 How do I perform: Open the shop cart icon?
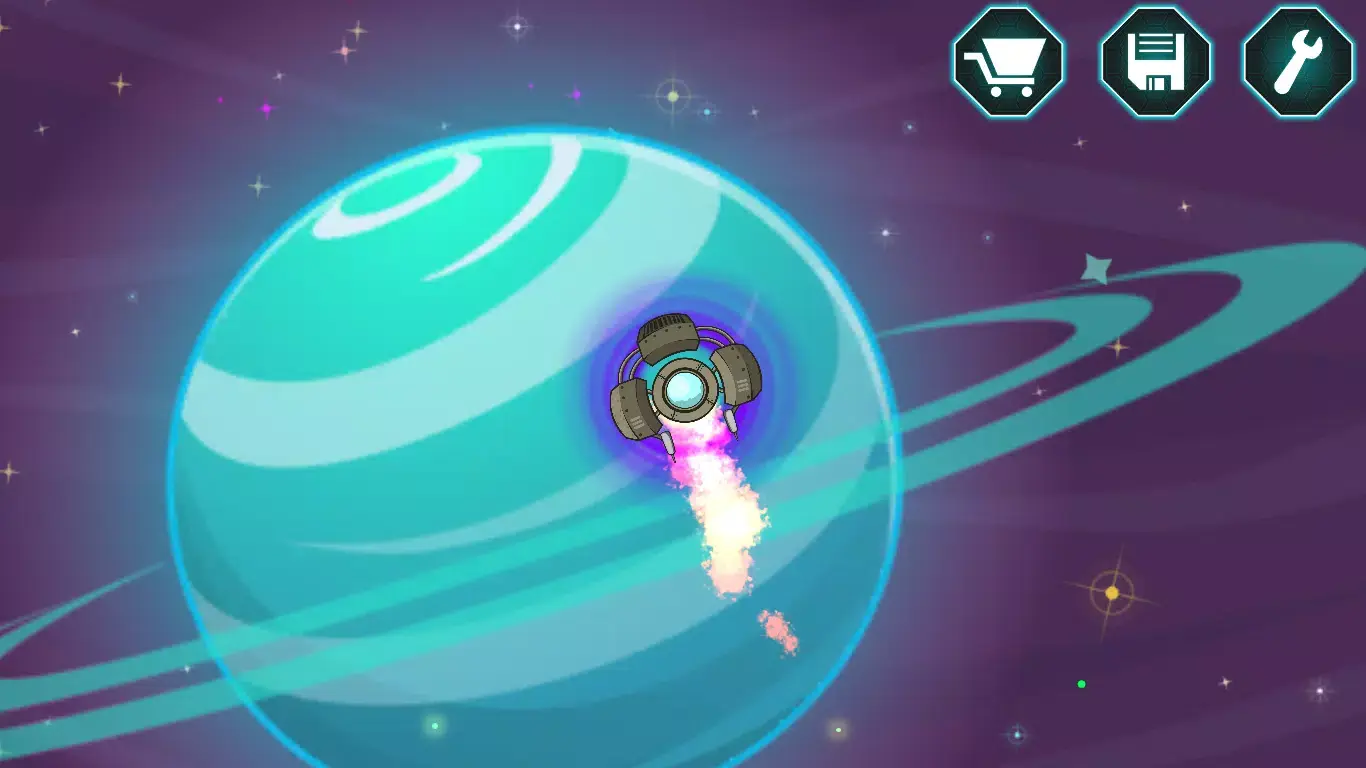point(1008,62)
